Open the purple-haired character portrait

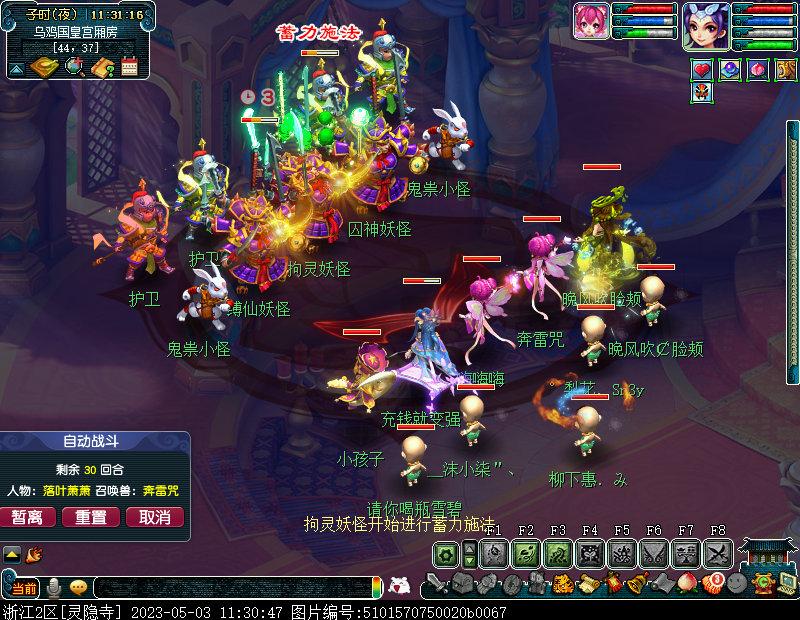[x=706, y=25]
